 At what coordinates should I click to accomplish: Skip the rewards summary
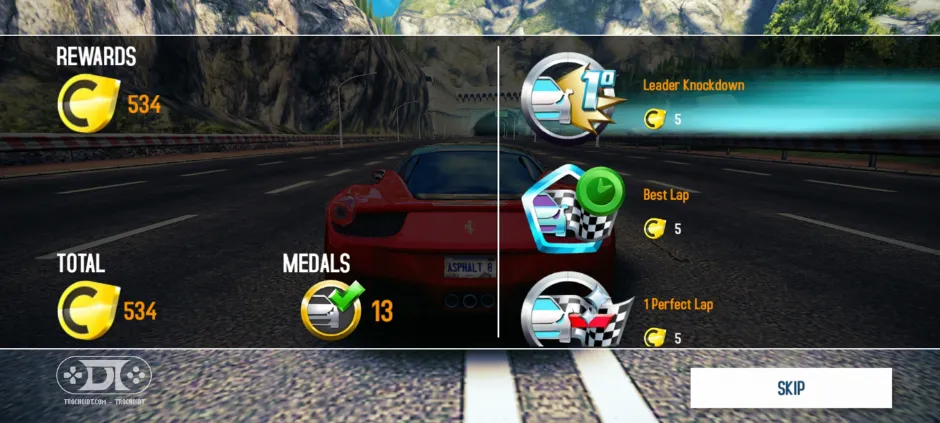coord(790,388)
